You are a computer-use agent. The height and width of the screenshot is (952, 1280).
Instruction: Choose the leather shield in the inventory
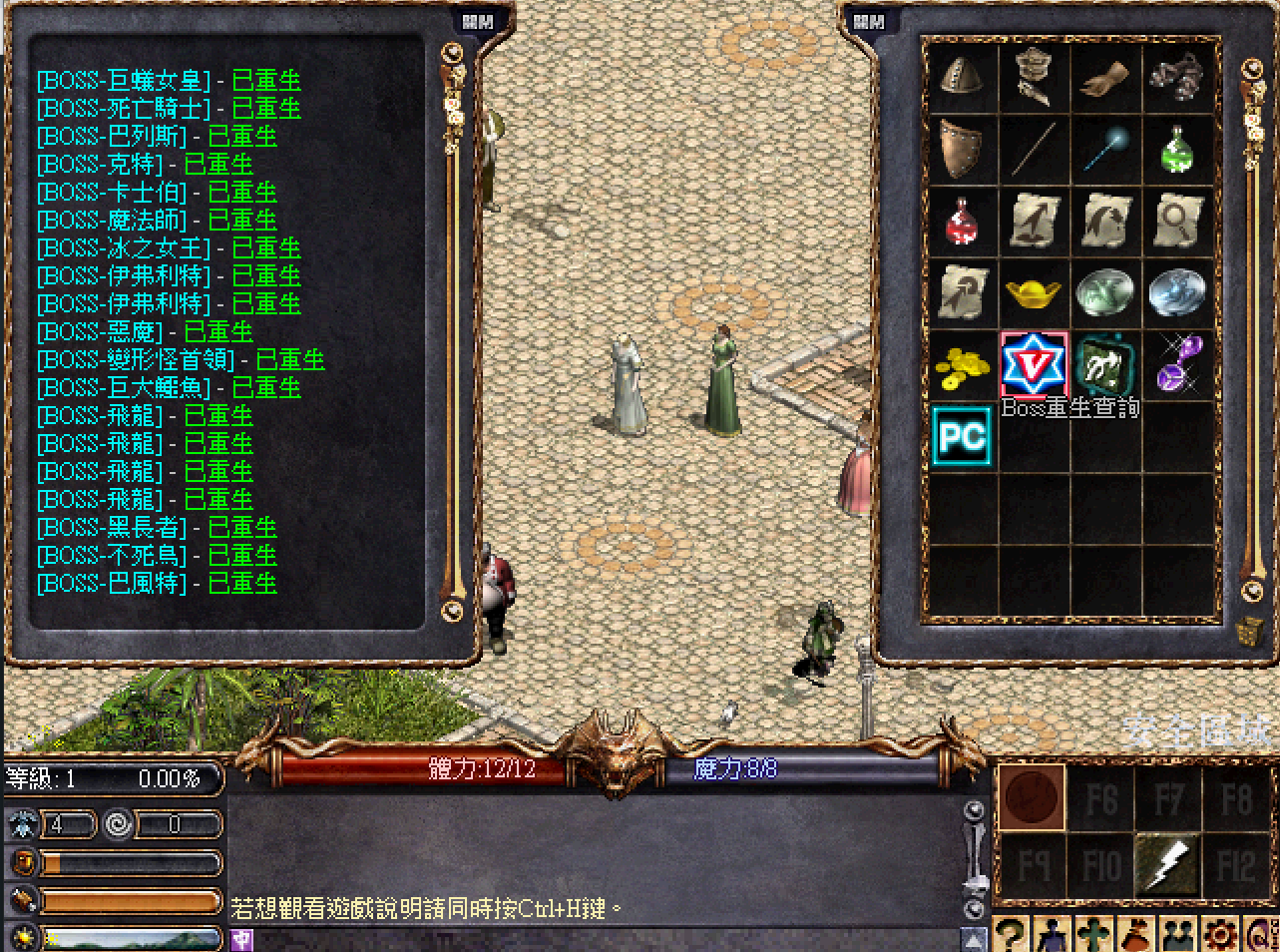click(961, 150)
